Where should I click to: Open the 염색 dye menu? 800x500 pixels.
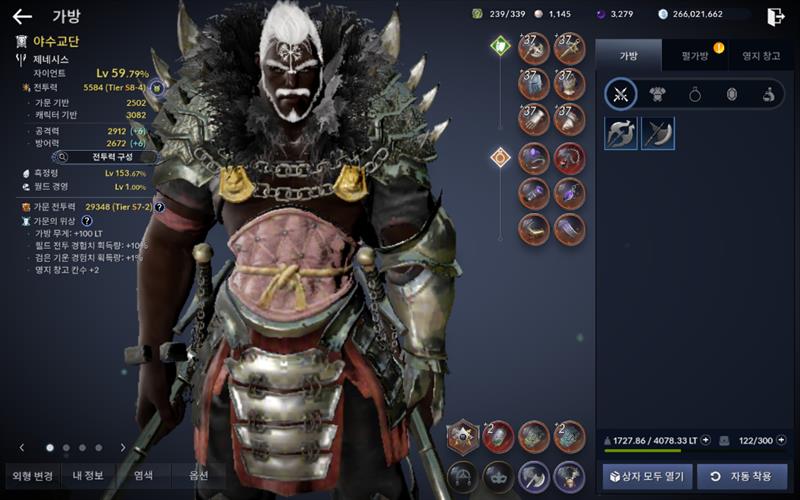click(x=144, y=476)
